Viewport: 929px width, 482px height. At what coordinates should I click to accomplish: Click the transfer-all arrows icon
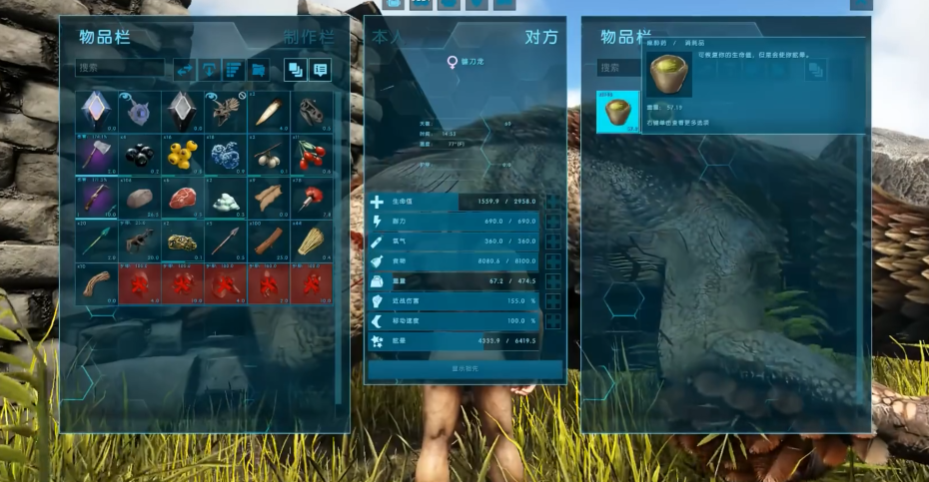pyautogui.click(x=184, y=69)
